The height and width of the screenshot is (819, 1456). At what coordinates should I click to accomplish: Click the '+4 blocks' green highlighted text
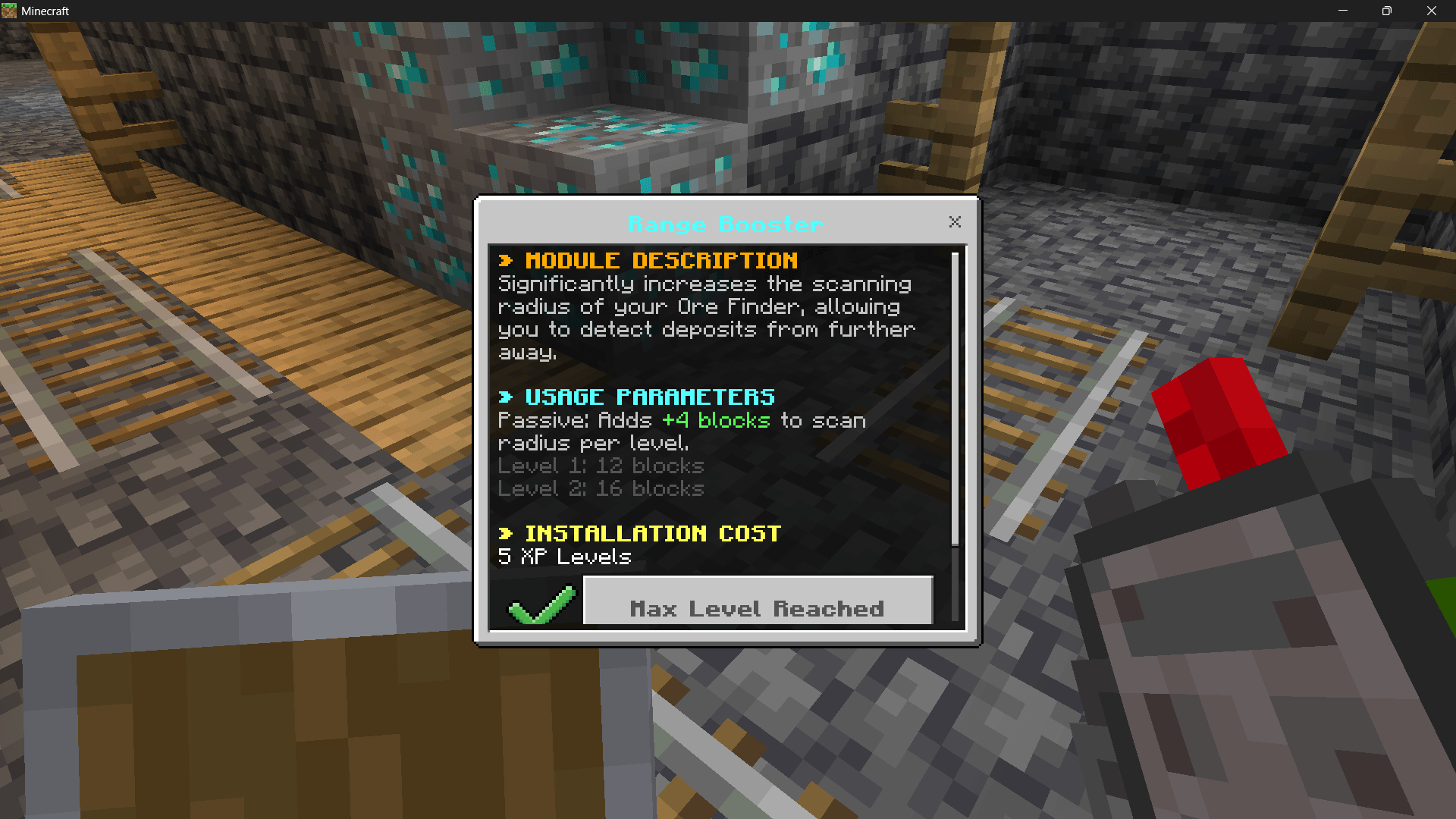(x=714, y=420)
